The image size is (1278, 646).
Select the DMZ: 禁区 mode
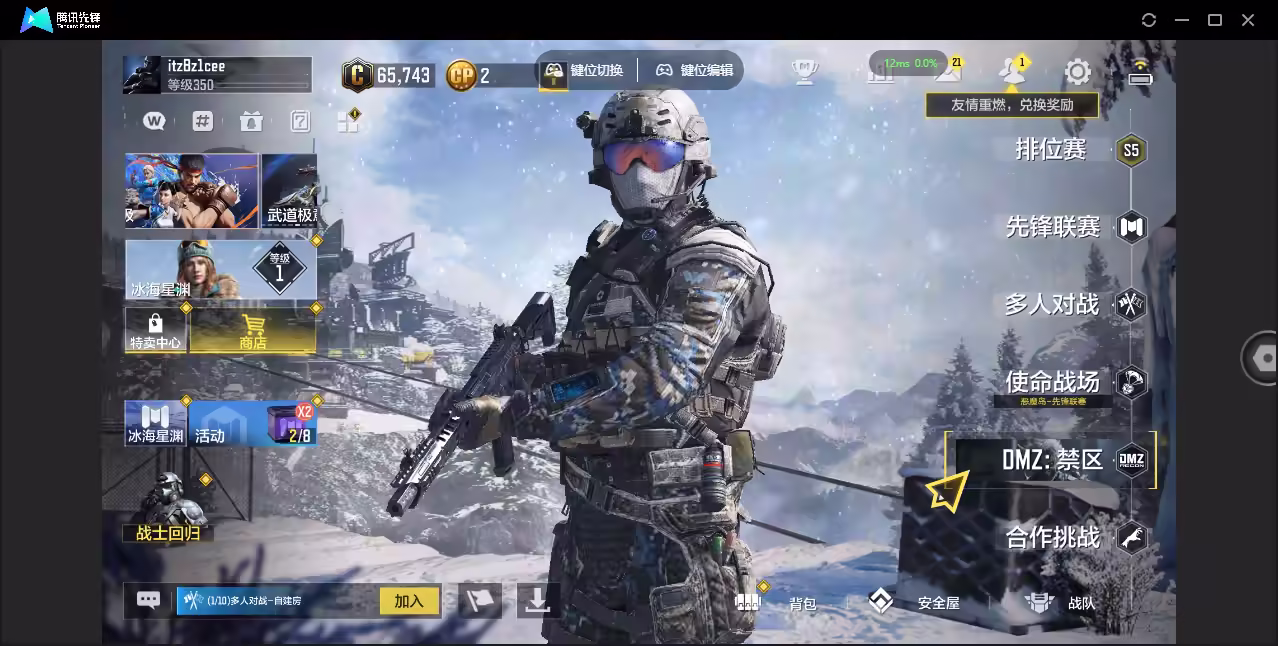[x=1053, y=460]
